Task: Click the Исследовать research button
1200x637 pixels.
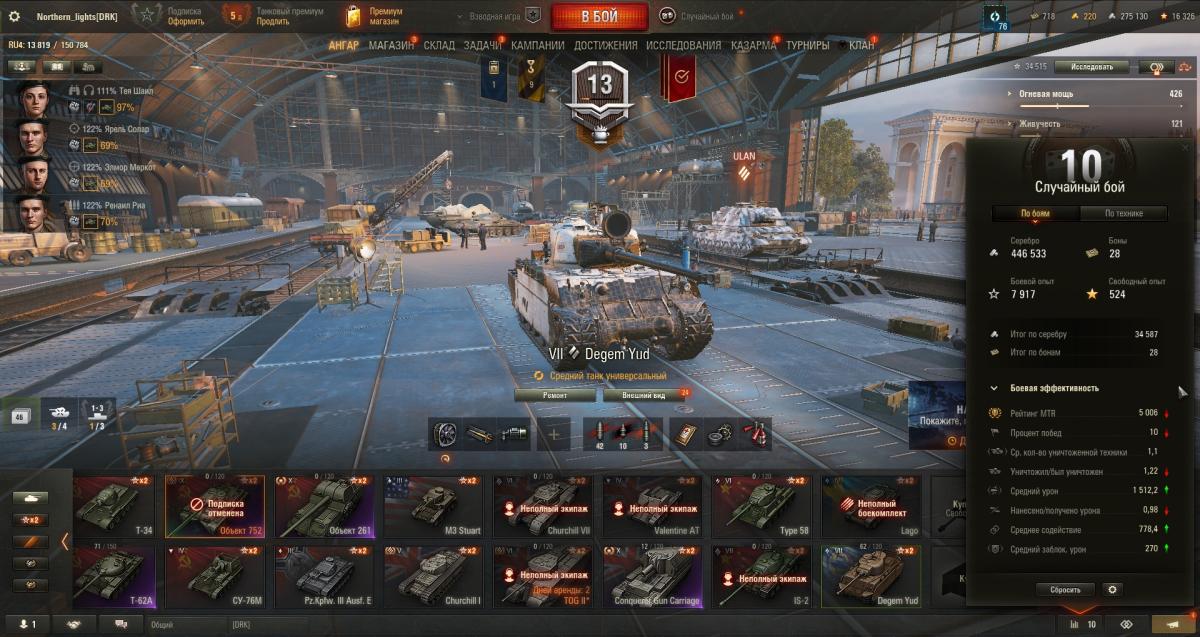Action: (1091, 67)
